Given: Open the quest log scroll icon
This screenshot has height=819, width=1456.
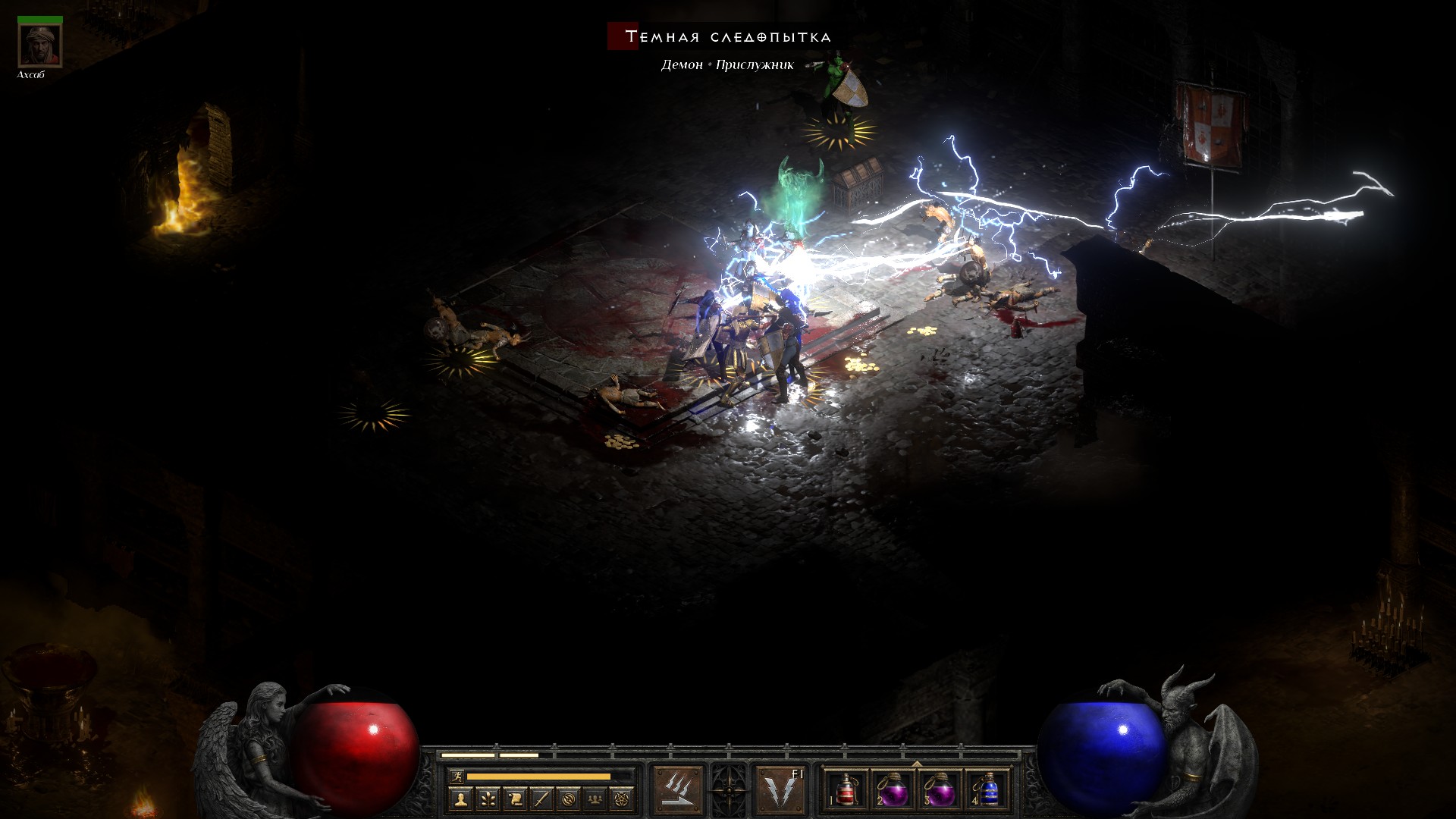Looking at the screenshot, I should point(515,799).
